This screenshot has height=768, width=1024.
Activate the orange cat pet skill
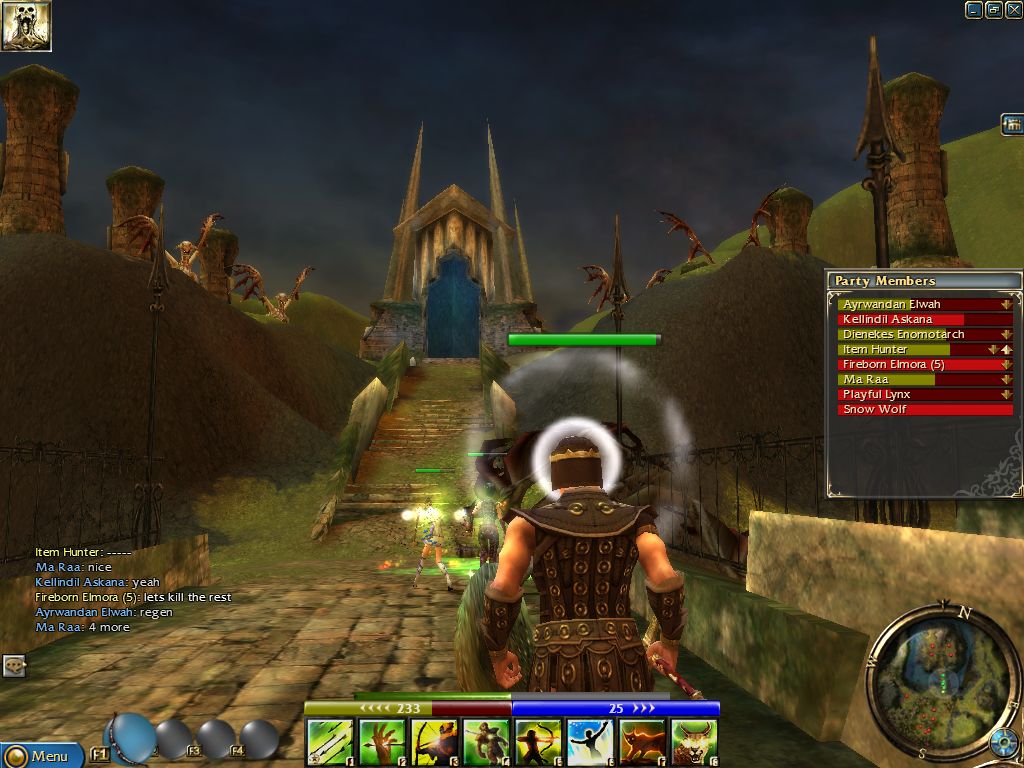coord(642,742)
